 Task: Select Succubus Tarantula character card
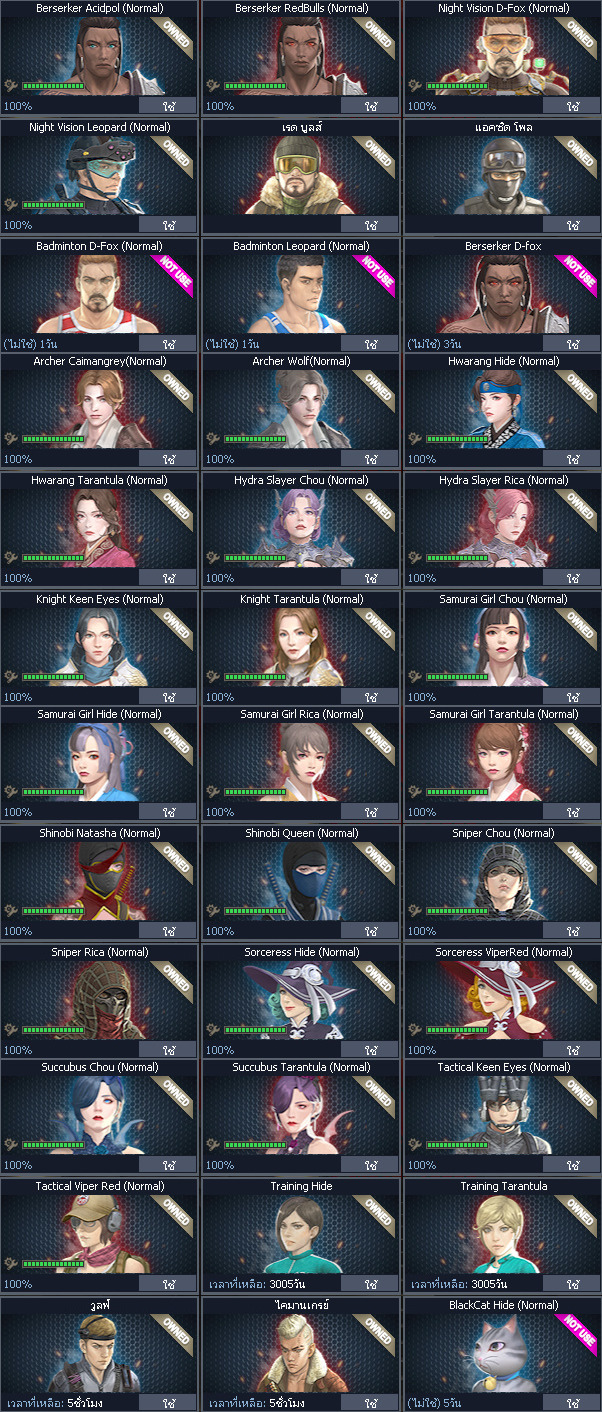pos(301,1114)
